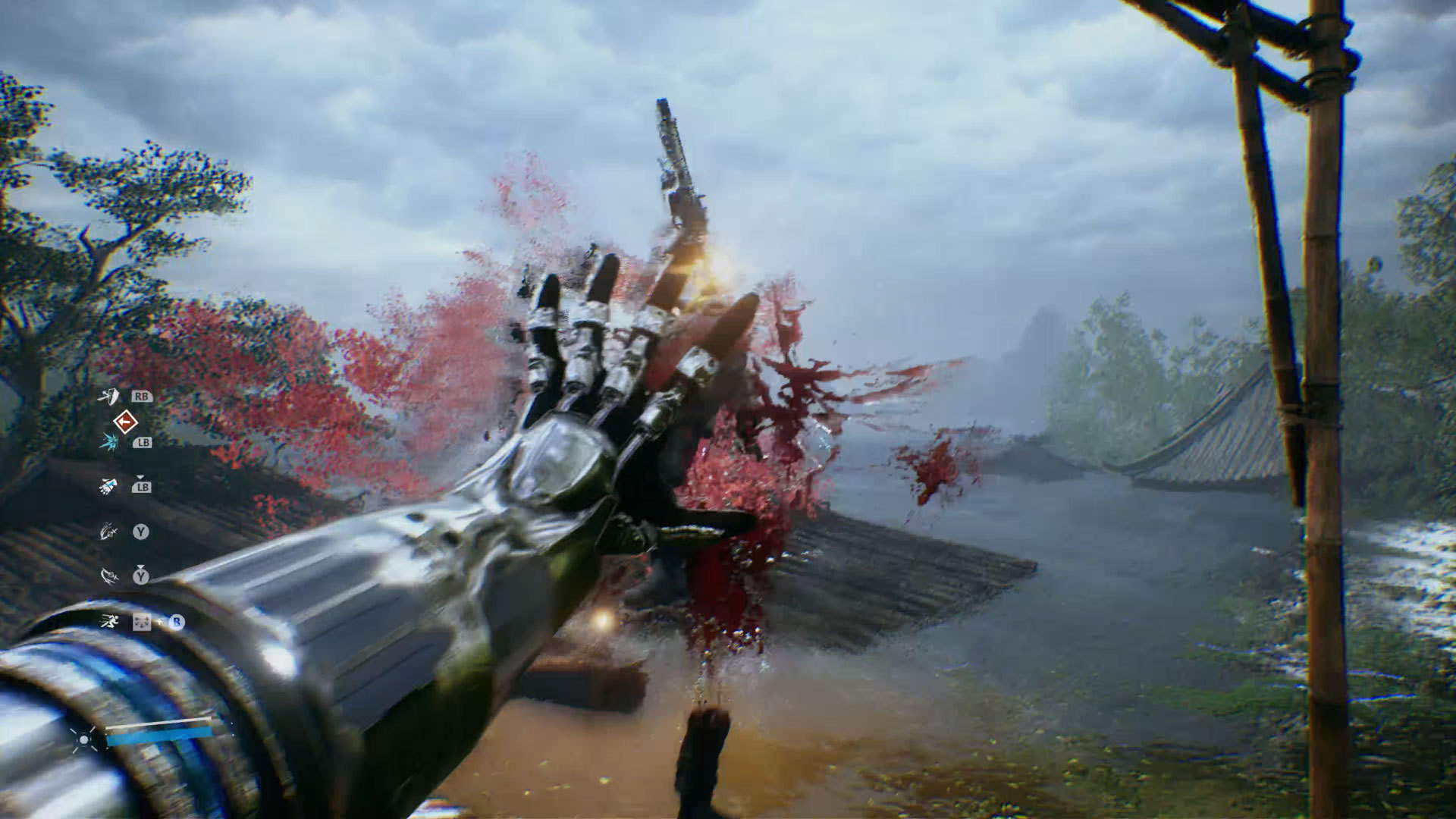Select the lower curved sword slash skill icon
Screen dimensions: 1456x819
[109, 576]
